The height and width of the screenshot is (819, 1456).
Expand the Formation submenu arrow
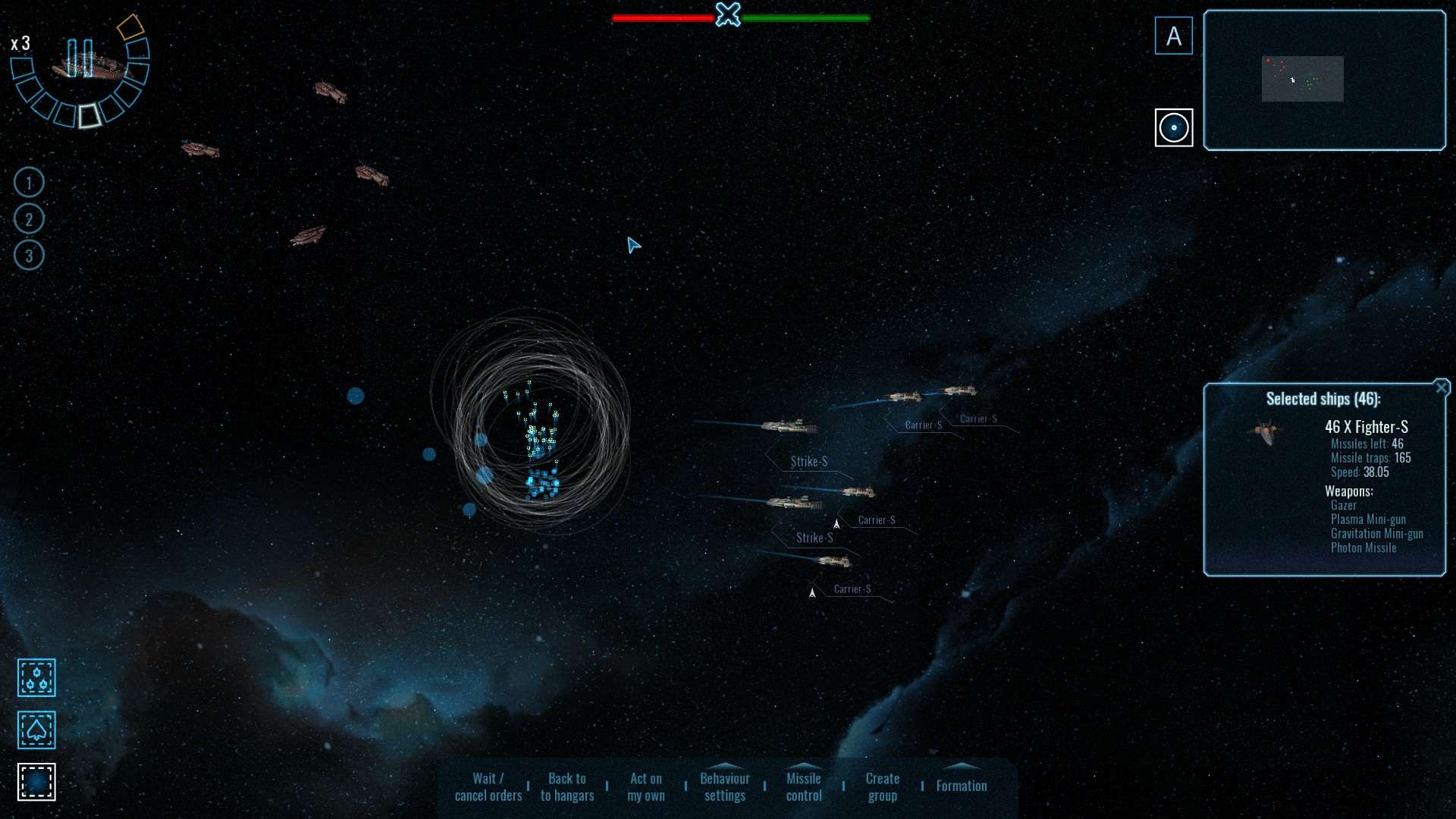click(x=963, y=768)
